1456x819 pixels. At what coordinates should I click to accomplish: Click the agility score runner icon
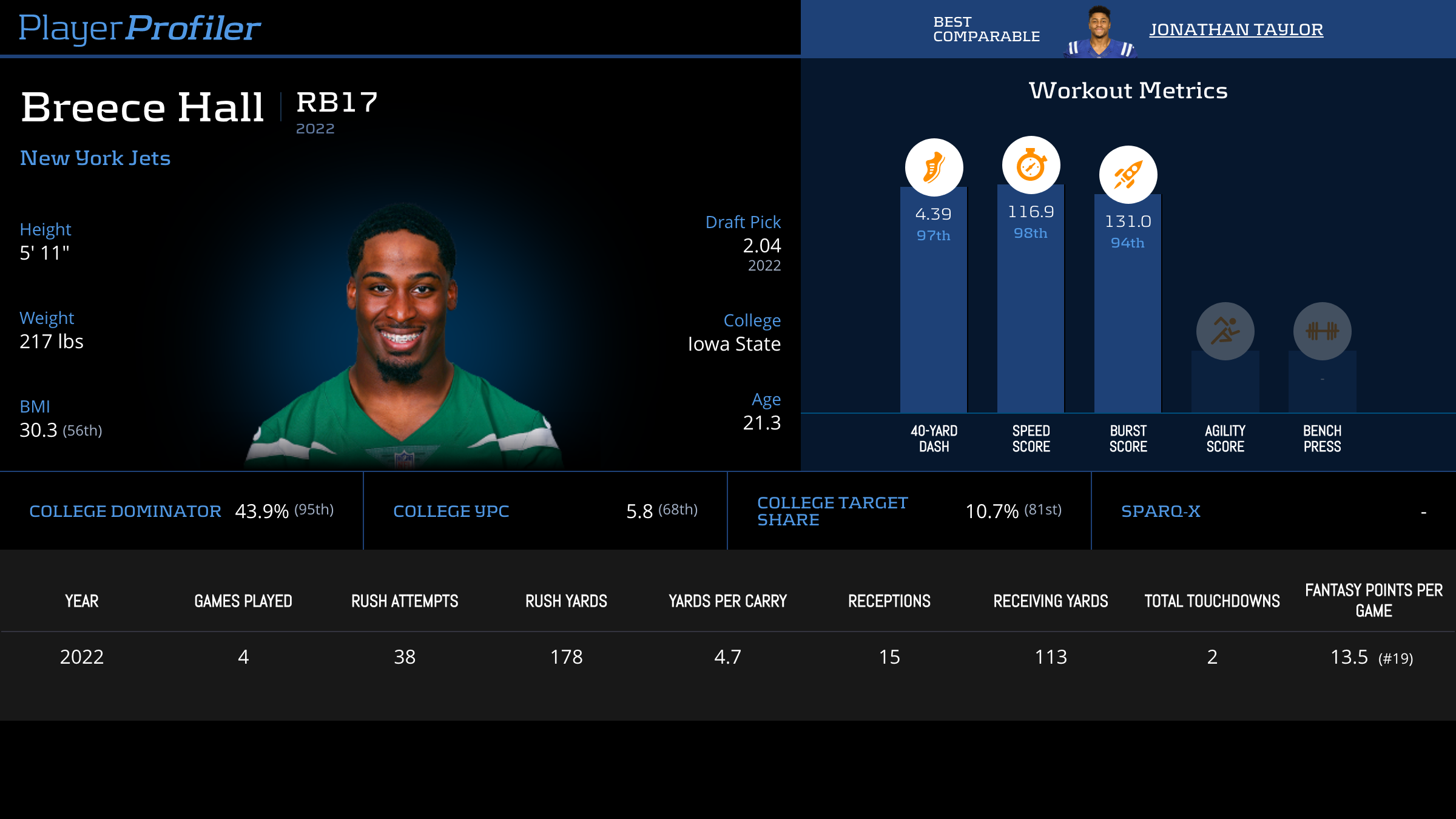(x=1225, y=331)
